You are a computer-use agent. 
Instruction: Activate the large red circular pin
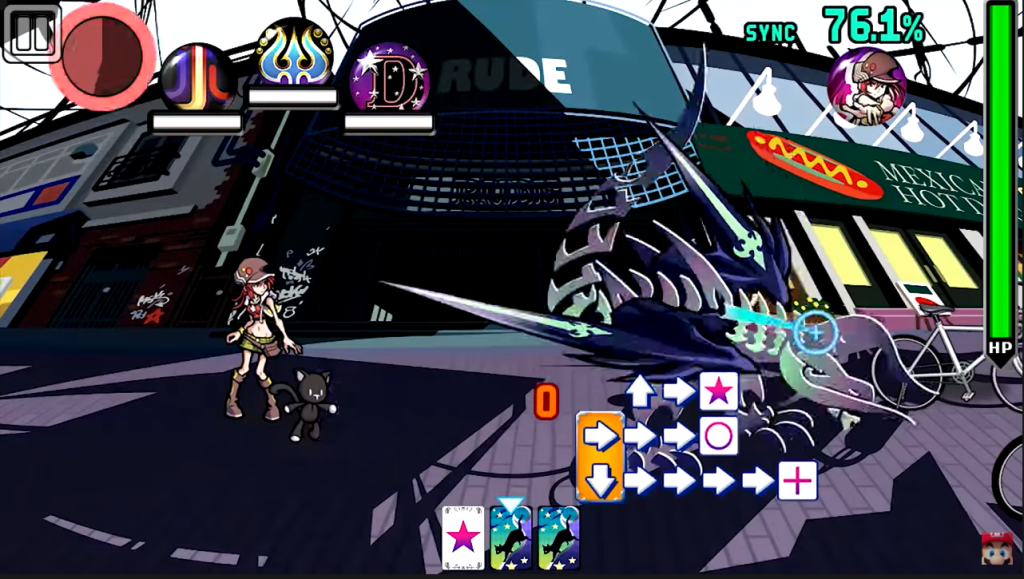pyautogui.click(x=104, y=50)
